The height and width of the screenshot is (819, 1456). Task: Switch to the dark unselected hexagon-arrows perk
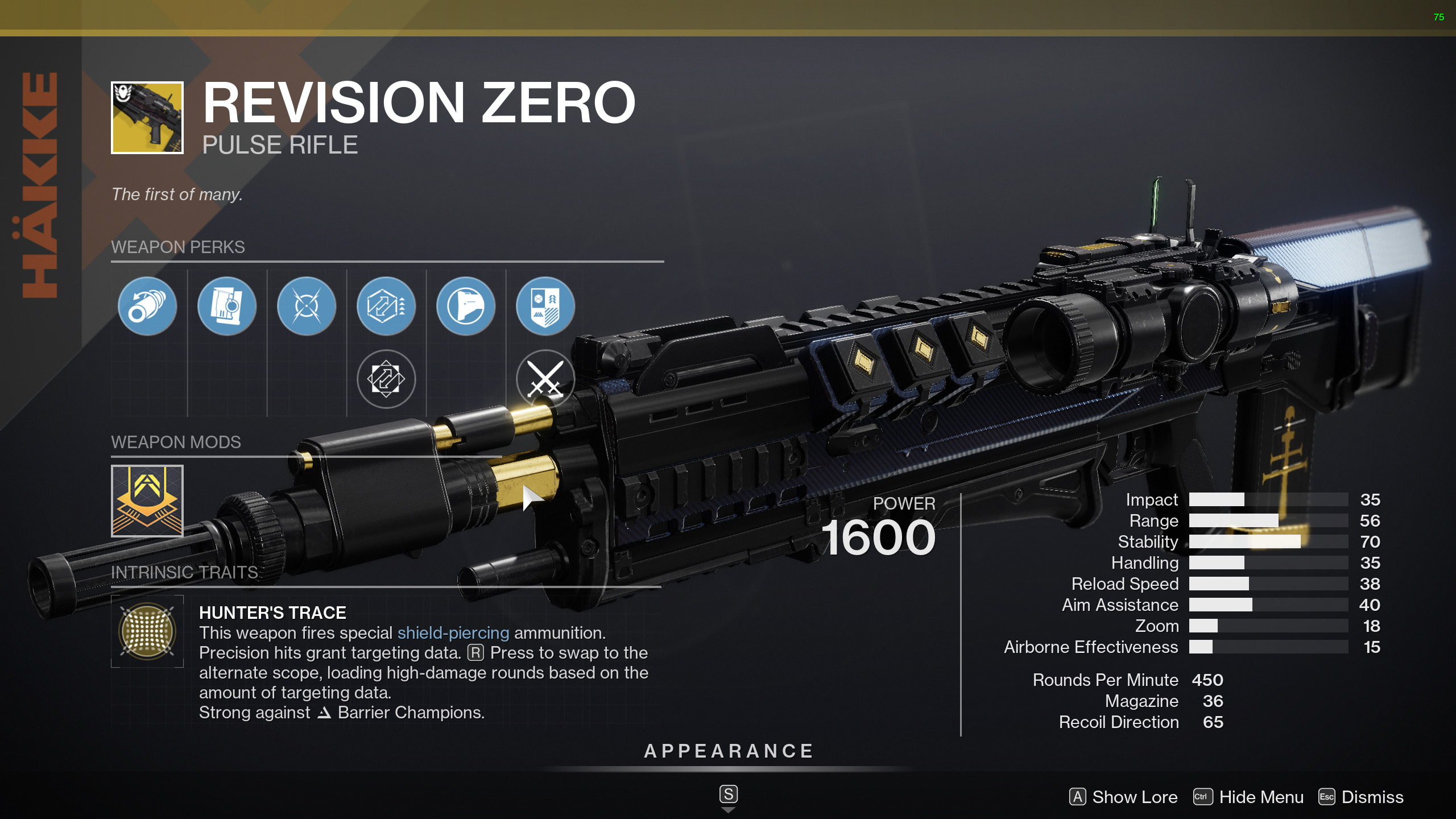point(386,379)
